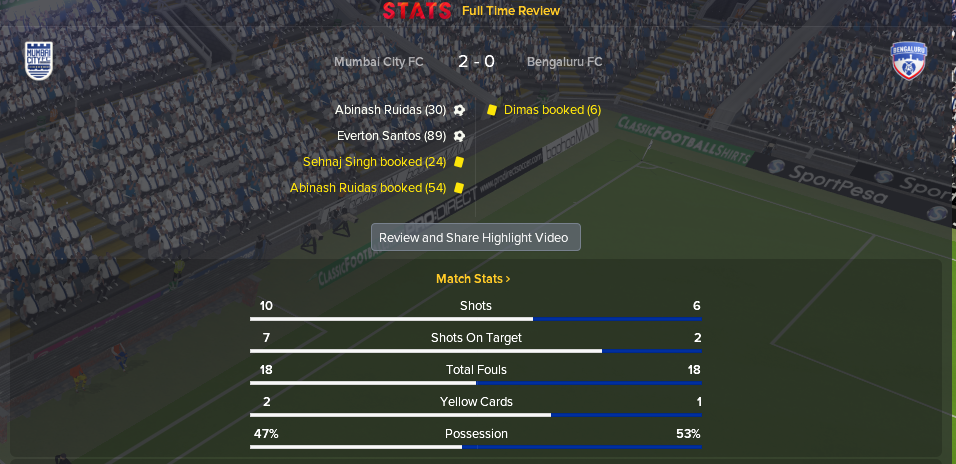
Task: Show the Sehnaj Singh booking event
Action: [375, 162]
